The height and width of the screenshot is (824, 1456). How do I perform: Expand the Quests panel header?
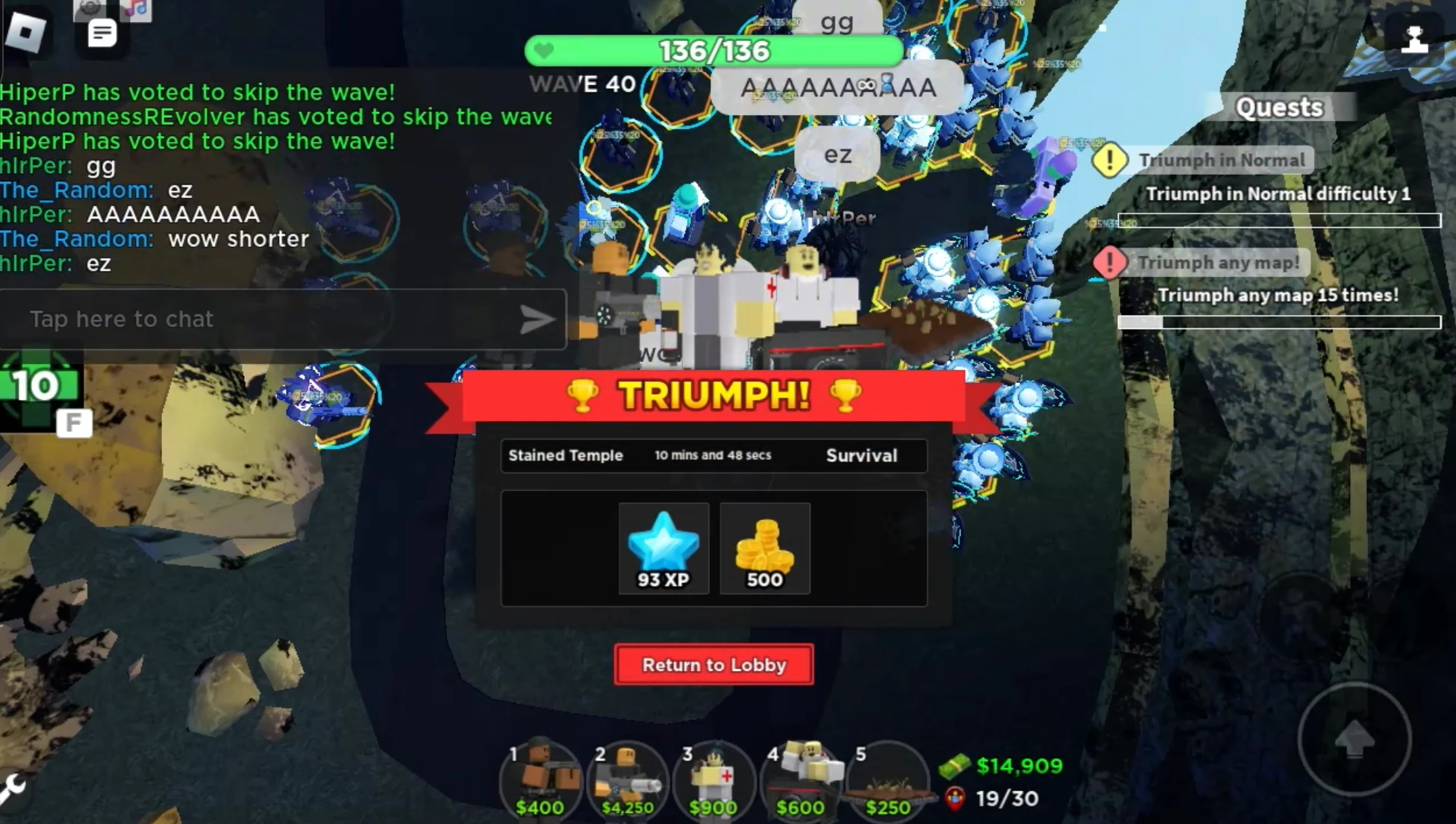[1278, 108]
